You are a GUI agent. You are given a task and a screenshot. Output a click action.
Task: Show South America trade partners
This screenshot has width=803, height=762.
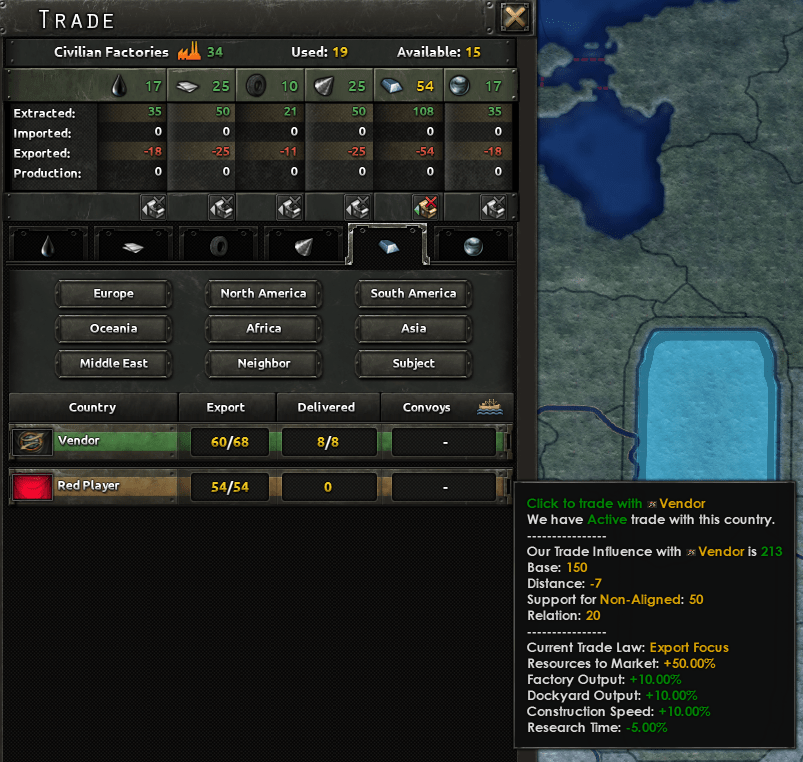click(413, 294)
